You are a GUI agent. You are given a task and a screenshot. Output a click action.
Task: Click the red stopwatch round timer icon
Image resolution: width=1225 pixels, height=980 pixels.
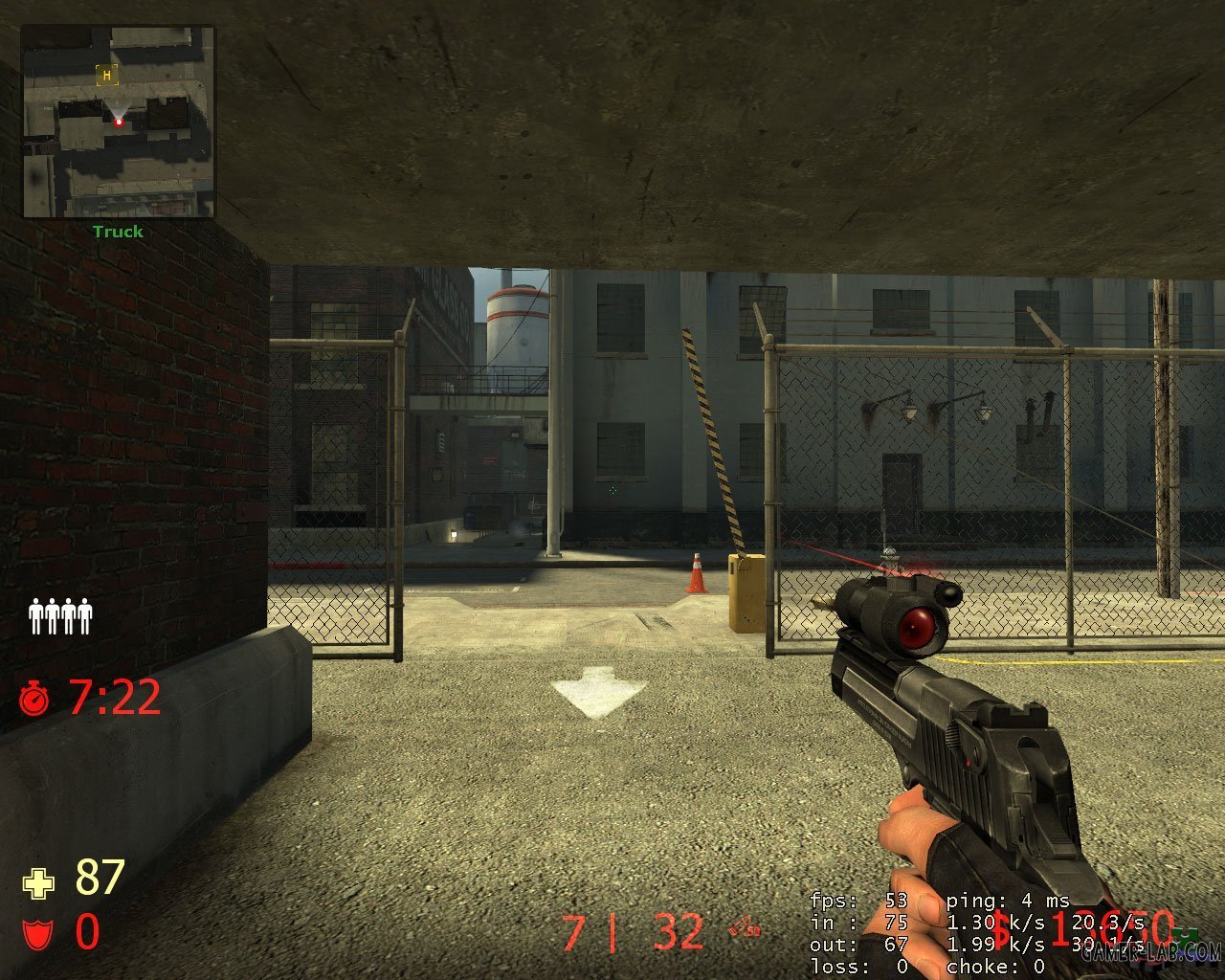pos(34,699)
